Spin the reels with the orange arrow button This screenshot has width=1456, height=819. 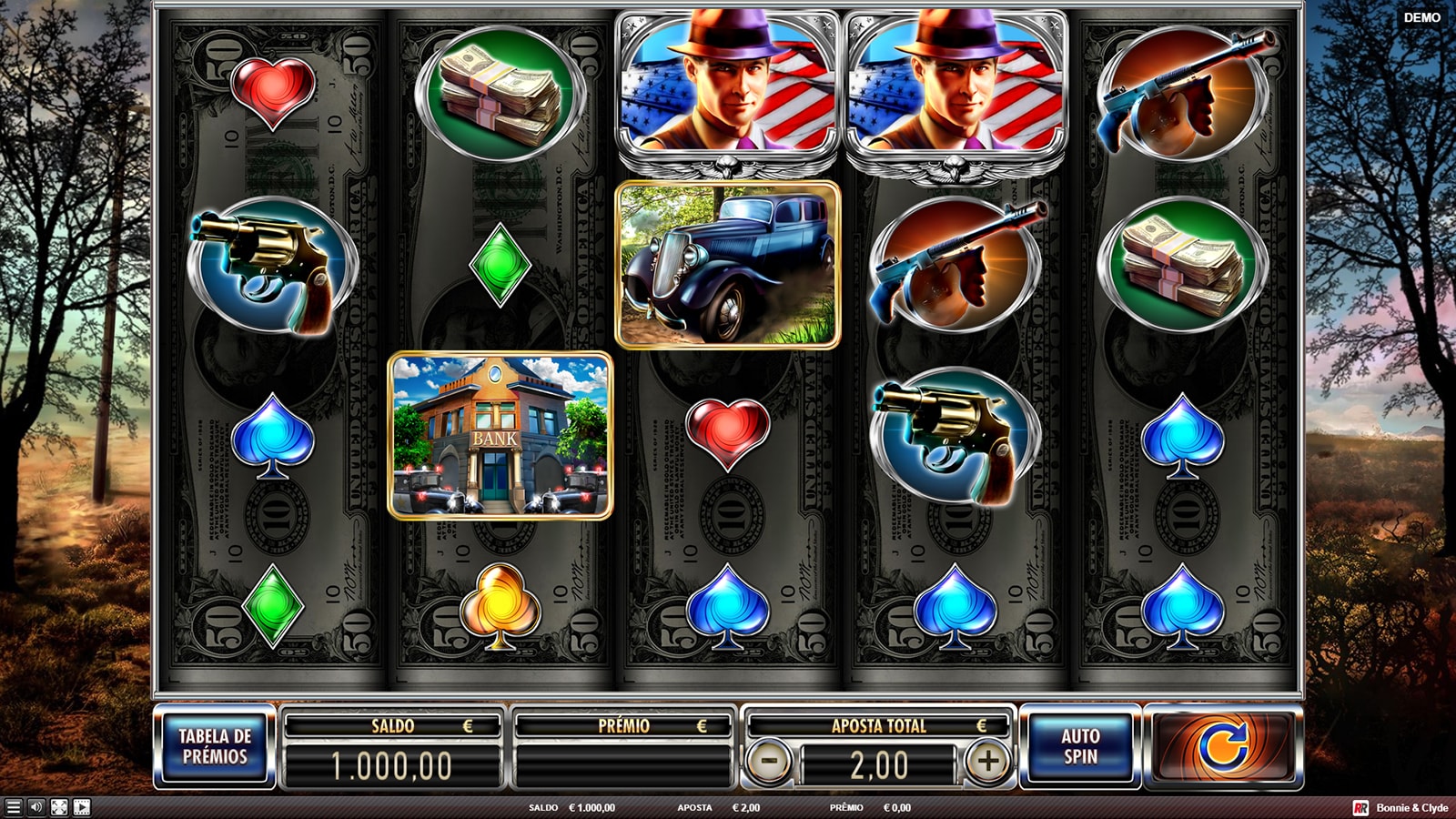point(1222,746)
